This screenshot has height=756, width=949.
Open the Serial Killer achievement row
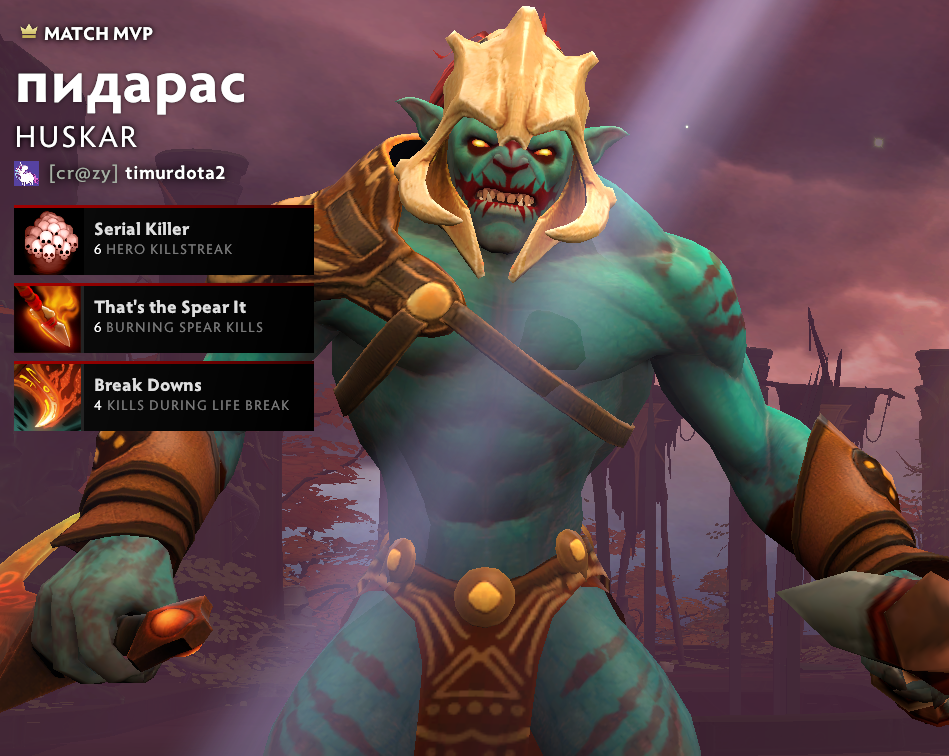164,240
